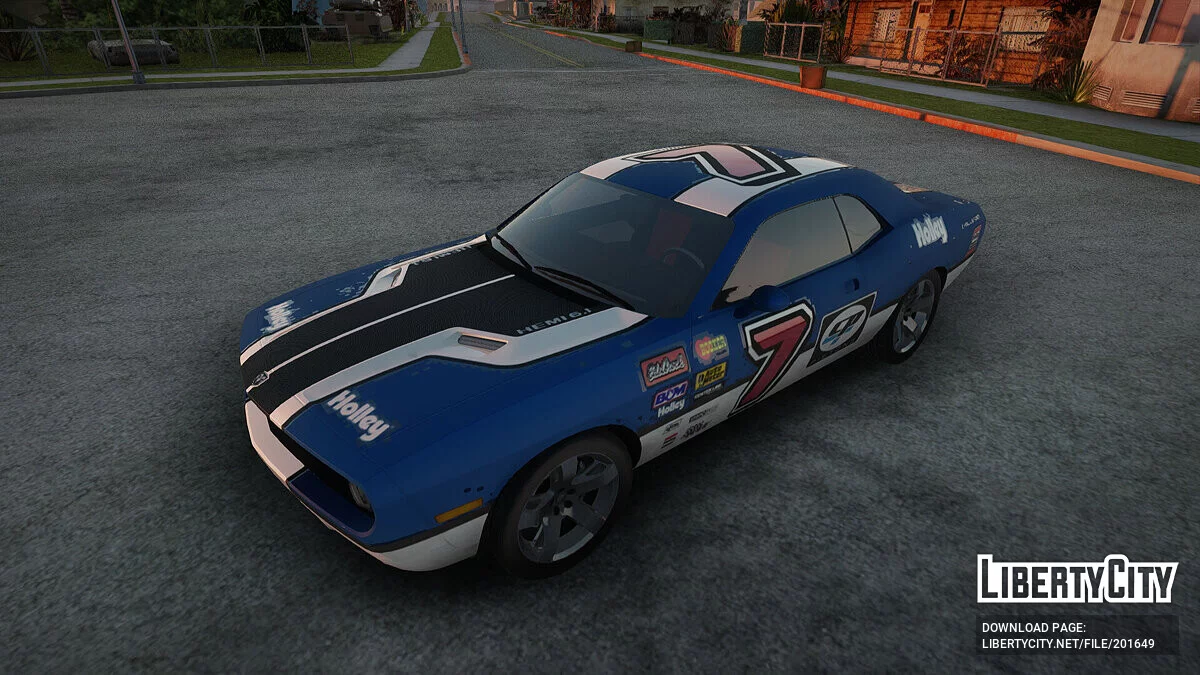Click the LibertyCity logo watermark
The height and width of the screenshot is (675, 1200).
(1077, 579)
